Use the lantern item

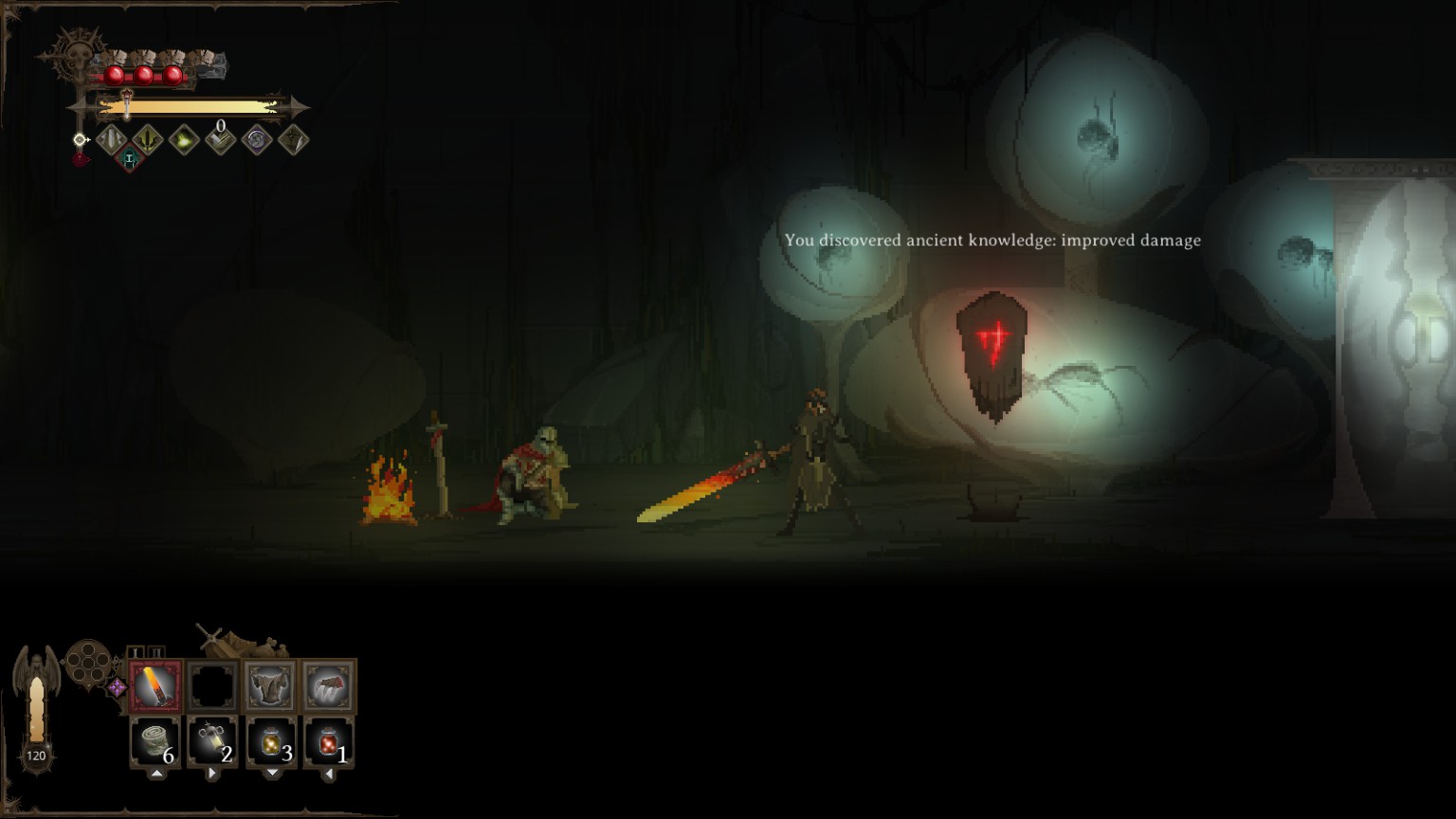tap(212, 742)
